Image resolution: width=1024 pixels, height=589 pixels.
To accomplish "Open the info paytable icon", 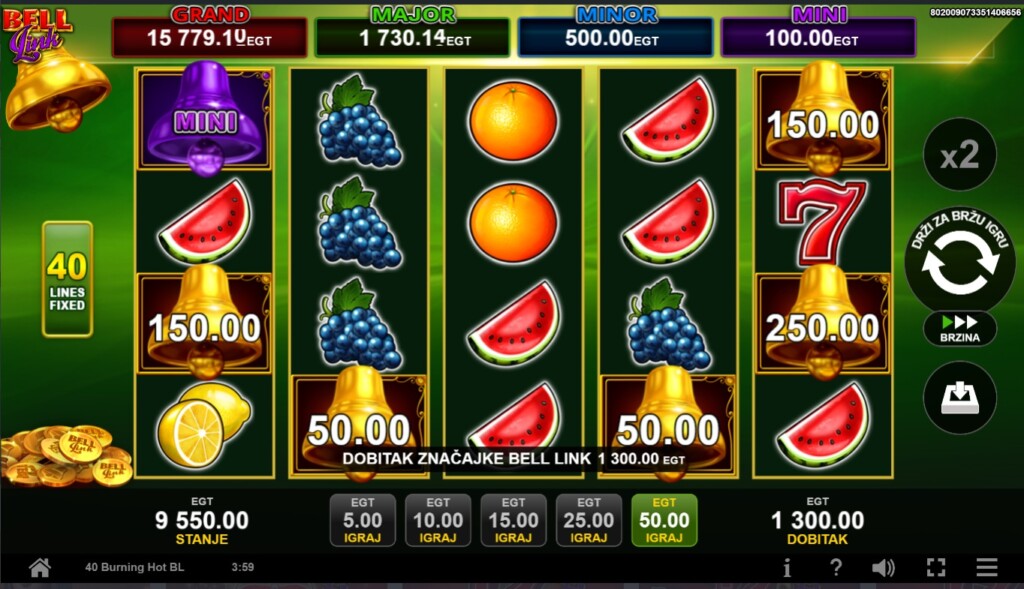I will tap(787, 568).
